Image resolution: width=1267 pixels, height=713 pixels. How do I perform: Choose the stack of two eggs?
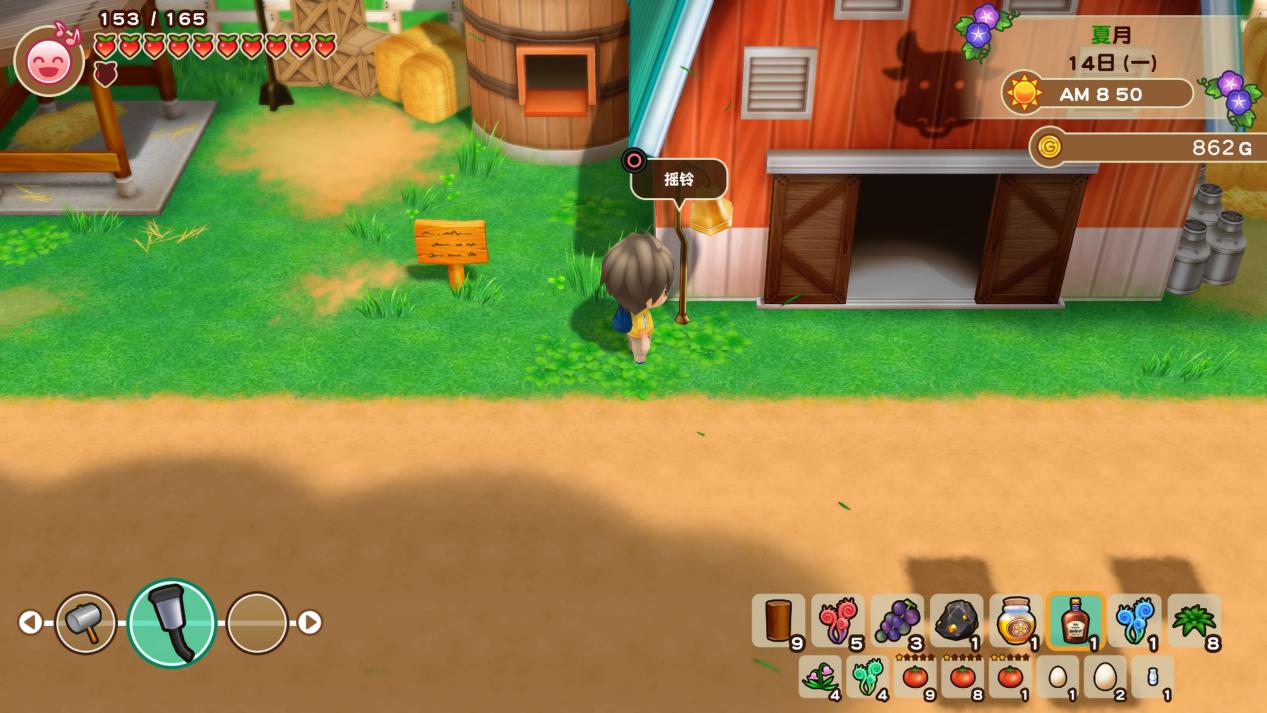(x=1105, y=677)
